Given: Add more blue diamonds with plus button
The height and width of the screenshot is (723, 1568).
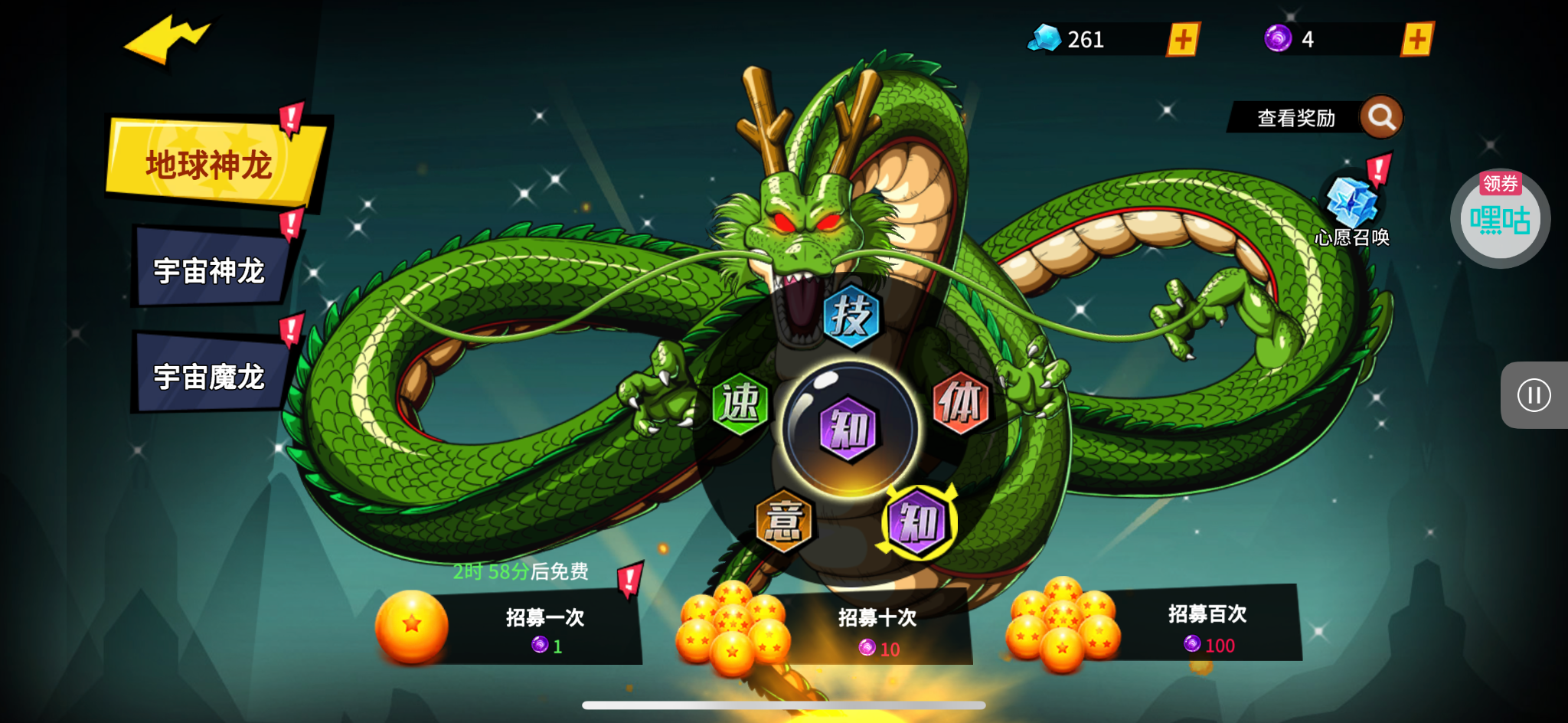Looking at the screenshot, I should click(1183, 40).
